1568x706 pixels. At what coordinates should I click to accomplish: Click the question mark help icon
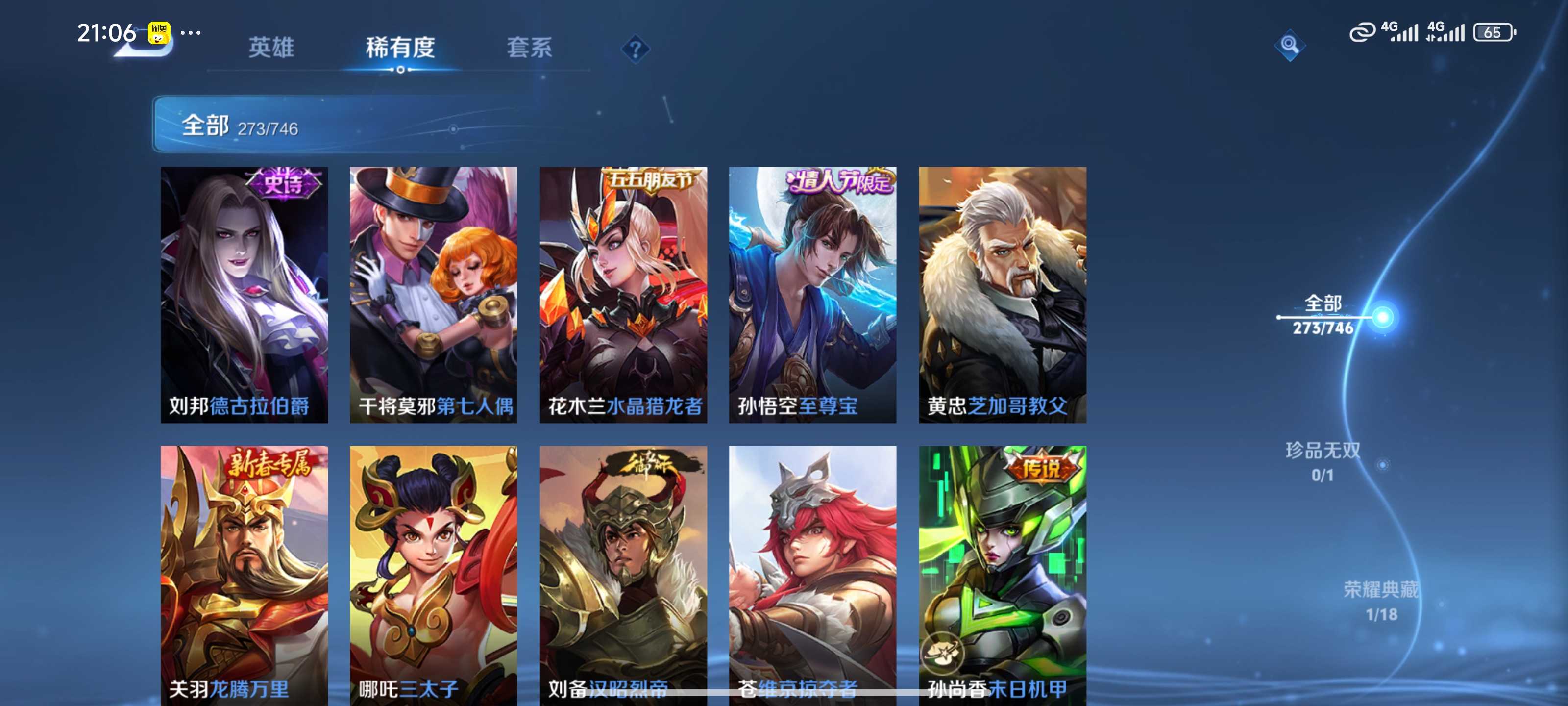pos(635,49)
